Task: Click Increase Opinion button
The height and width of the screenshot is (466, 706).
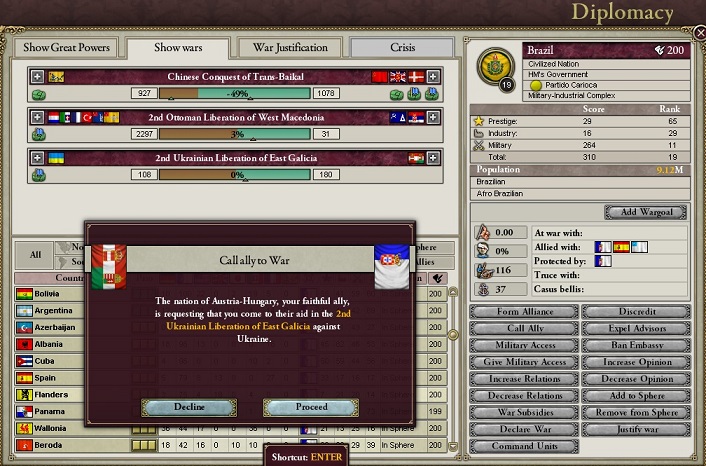Action: click(x=636, y=362)
